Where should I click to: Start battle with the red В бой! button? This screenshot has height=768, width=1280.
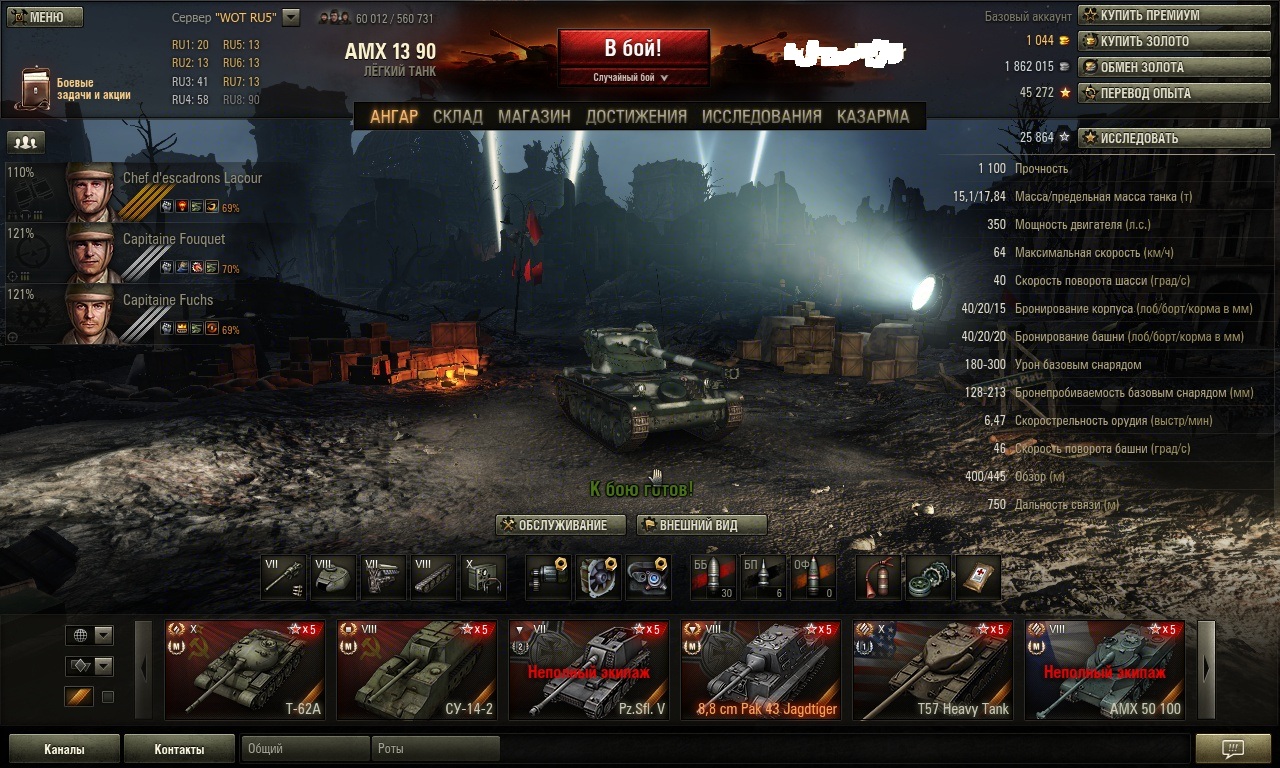point(633,48)
